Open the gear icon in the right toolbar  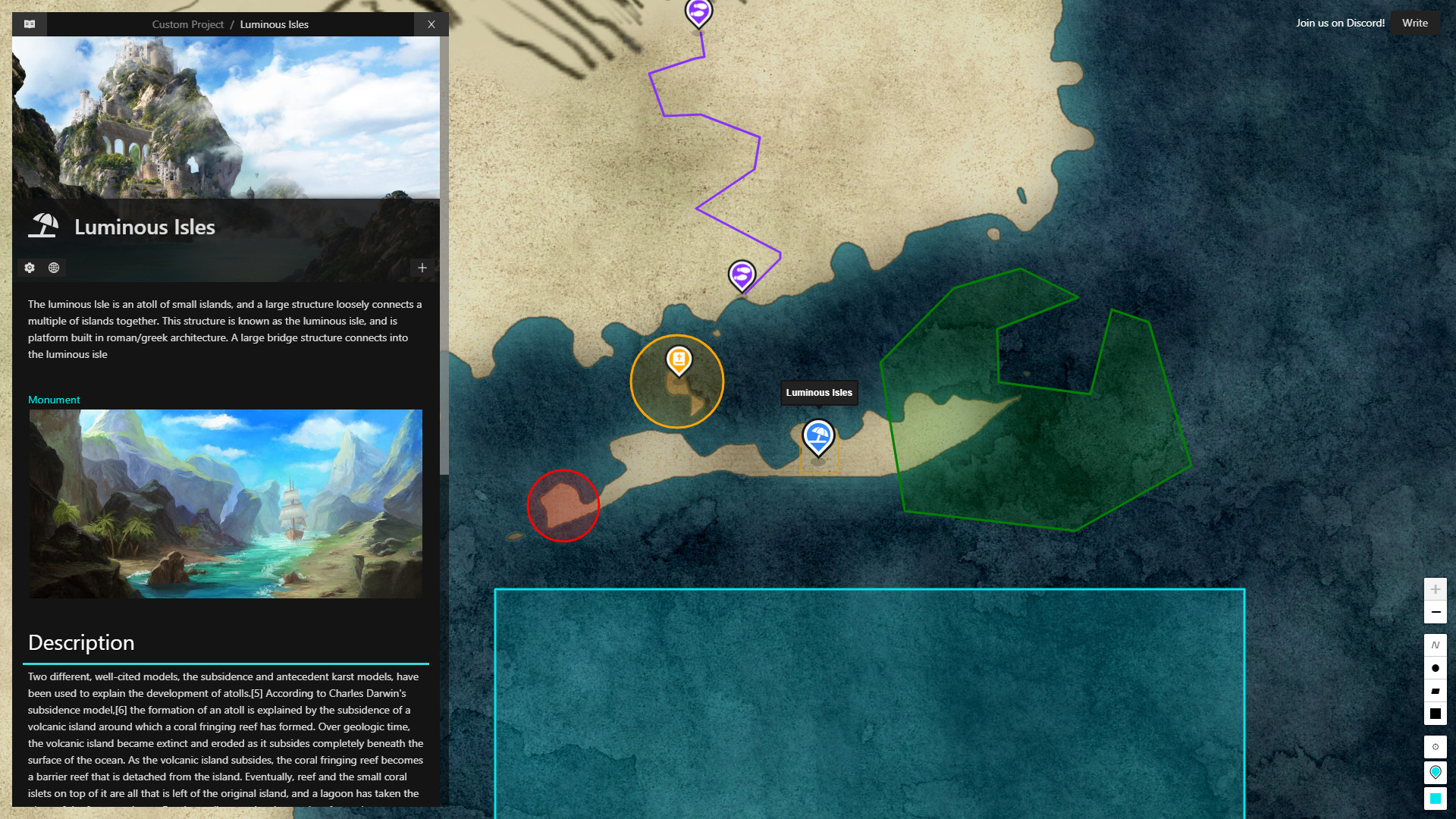click(1436, 747)
